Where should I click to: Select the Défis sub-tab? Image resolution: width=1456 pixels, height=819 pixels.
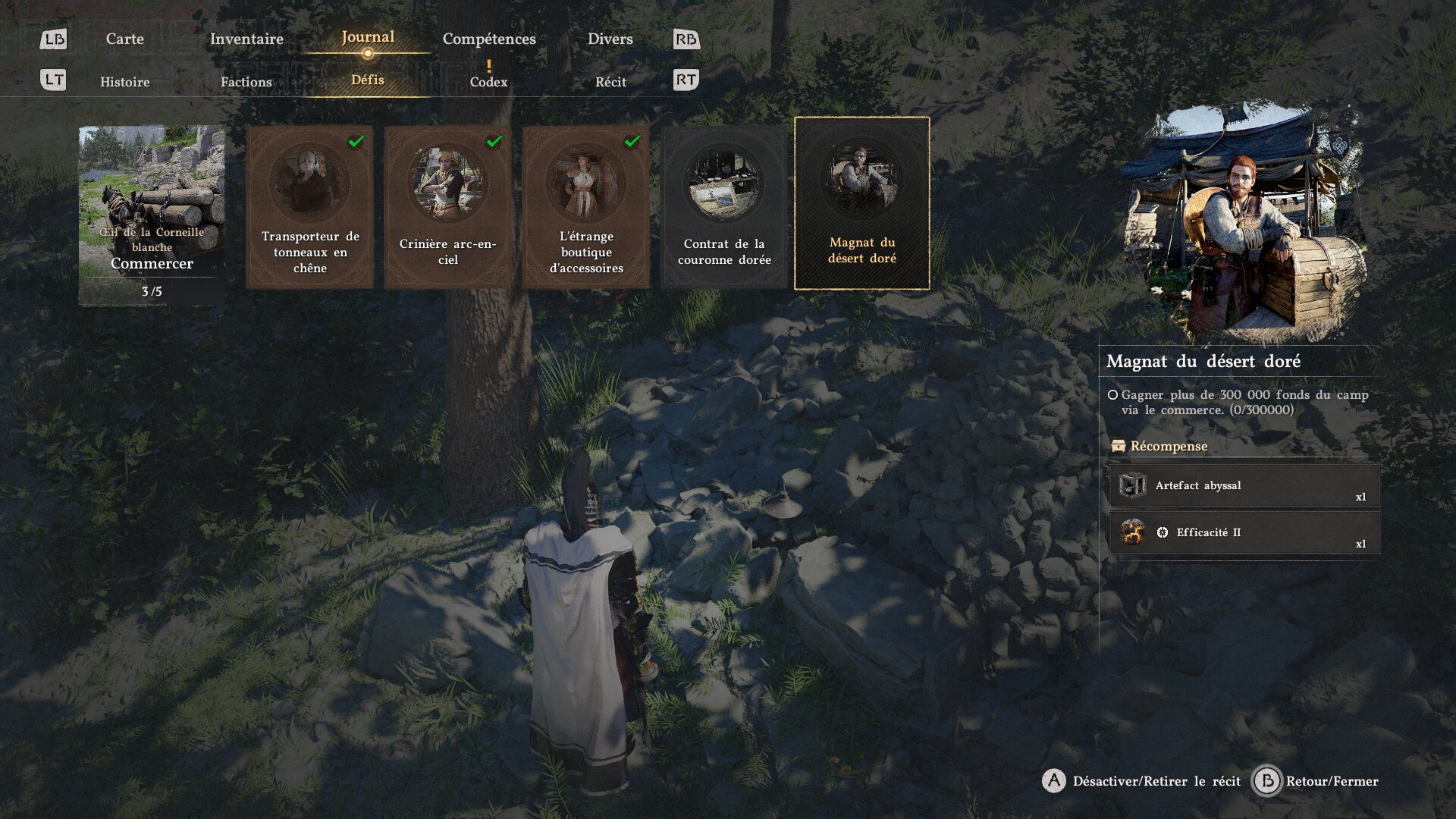(x=368, y=80)
